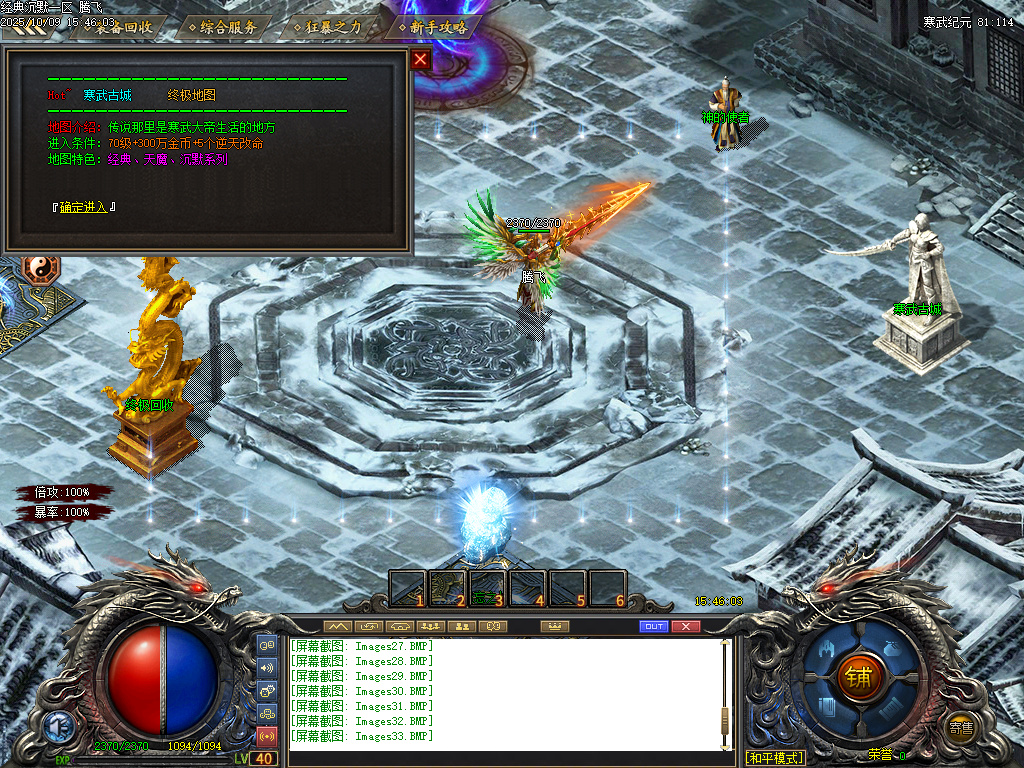This screenshot has height=768, width=1024.
Task: Click the yin-yang icon on the left edge
Action: (42, 268)
